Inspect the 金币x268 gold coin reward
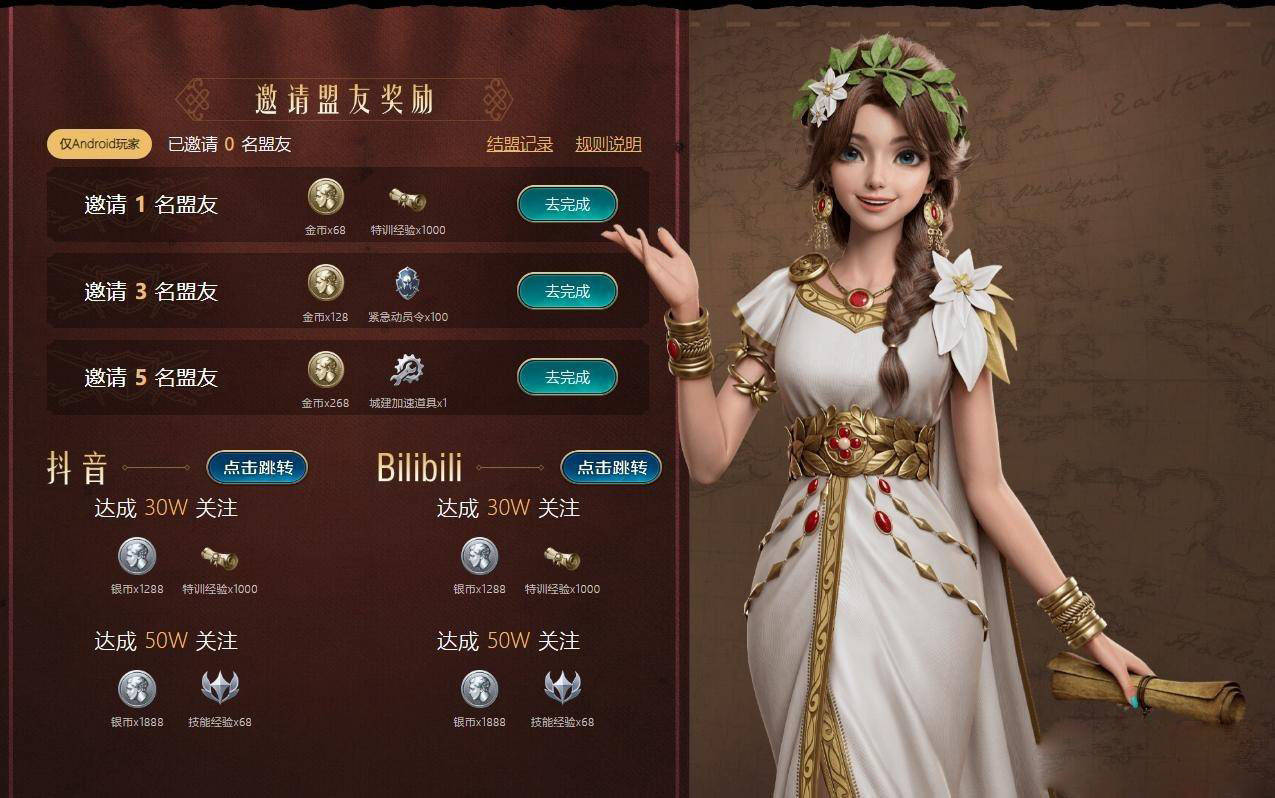Viewport: 1275px width, 798px height. click(x=325, y=370)
